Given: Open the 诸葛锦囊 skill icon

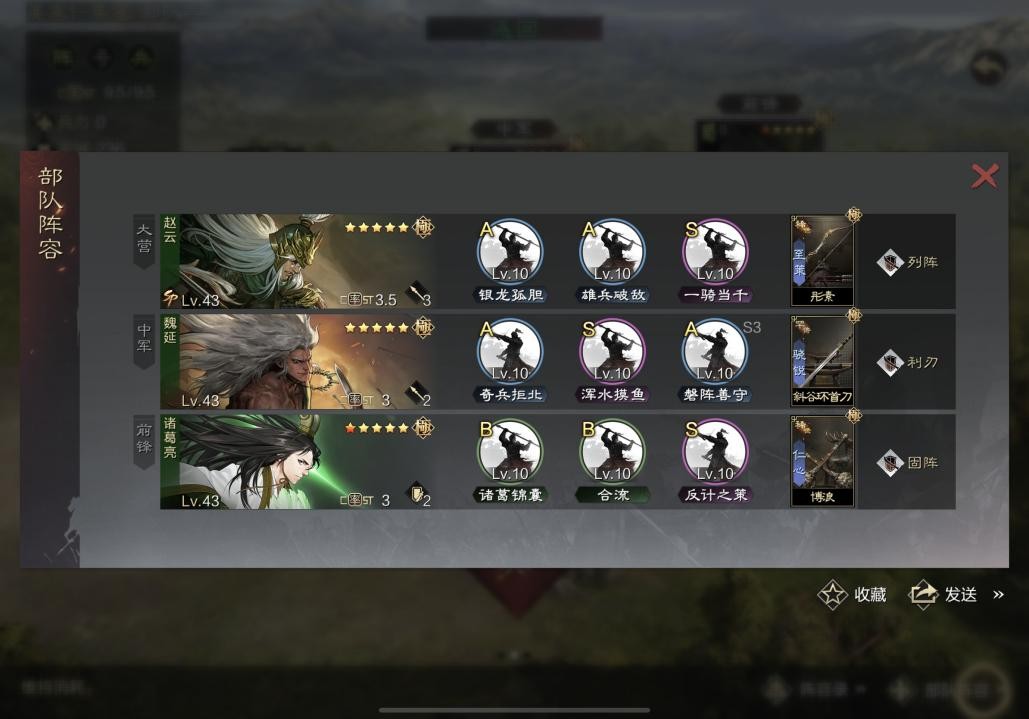Looking at the screenshot, I should point(510,452).
